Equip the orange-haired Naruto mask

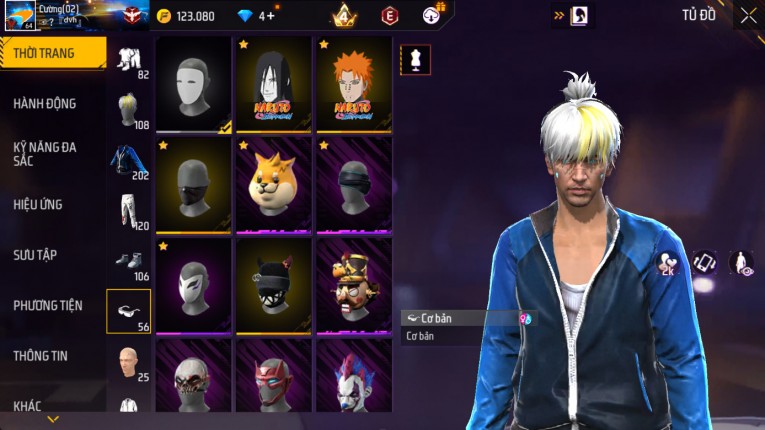(353, 84)
